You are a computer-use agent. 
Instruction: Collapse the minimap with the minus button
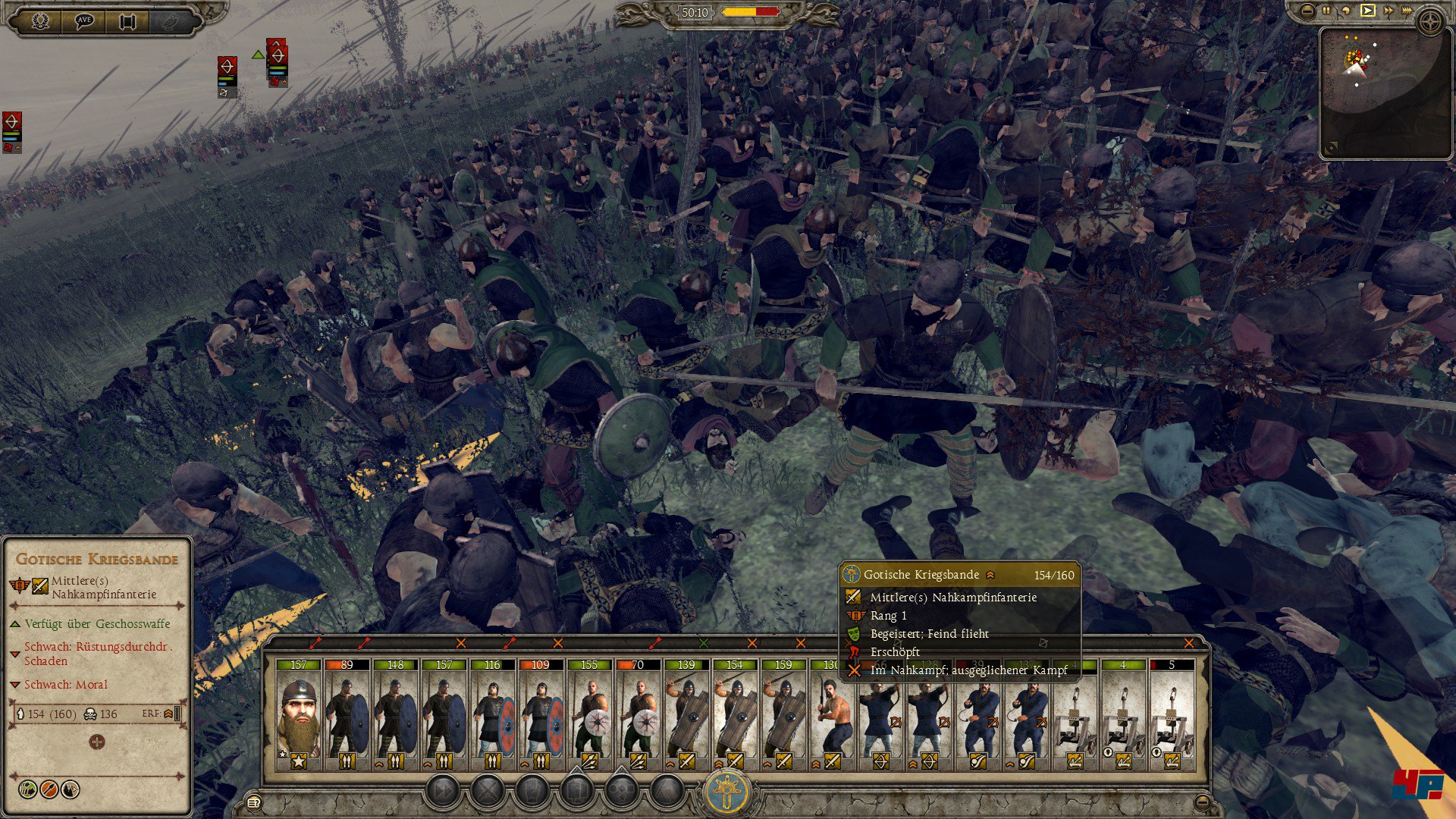(1307, 11)
